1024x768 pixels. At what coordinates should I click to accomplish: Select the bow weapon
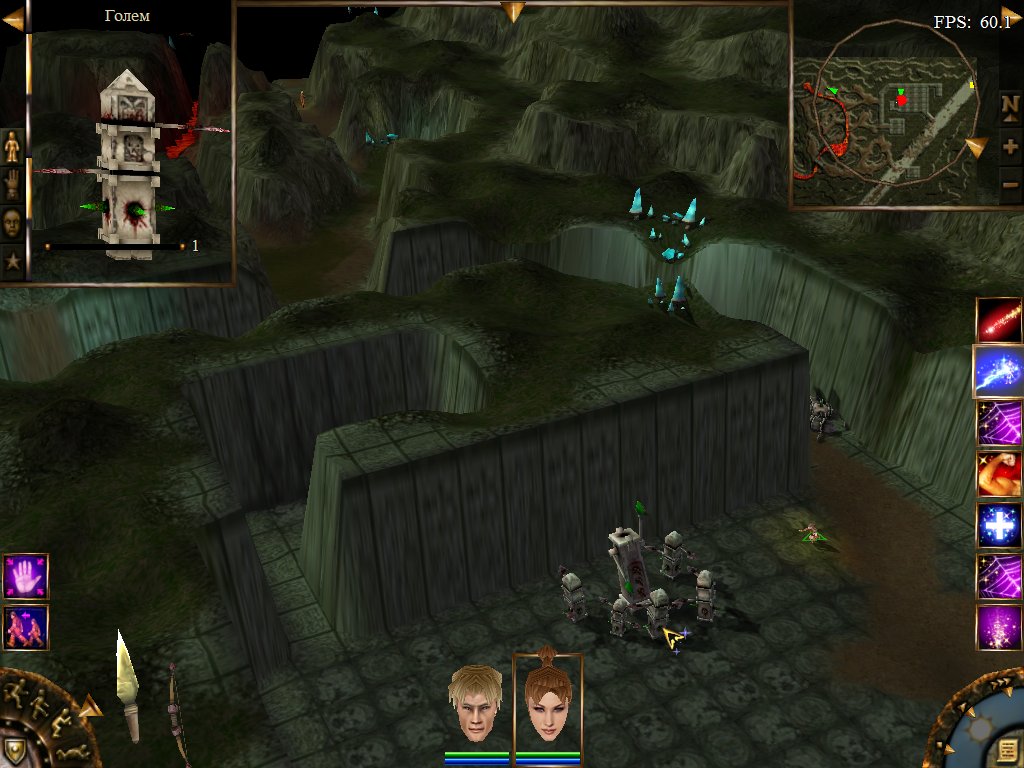click(176, 712)
